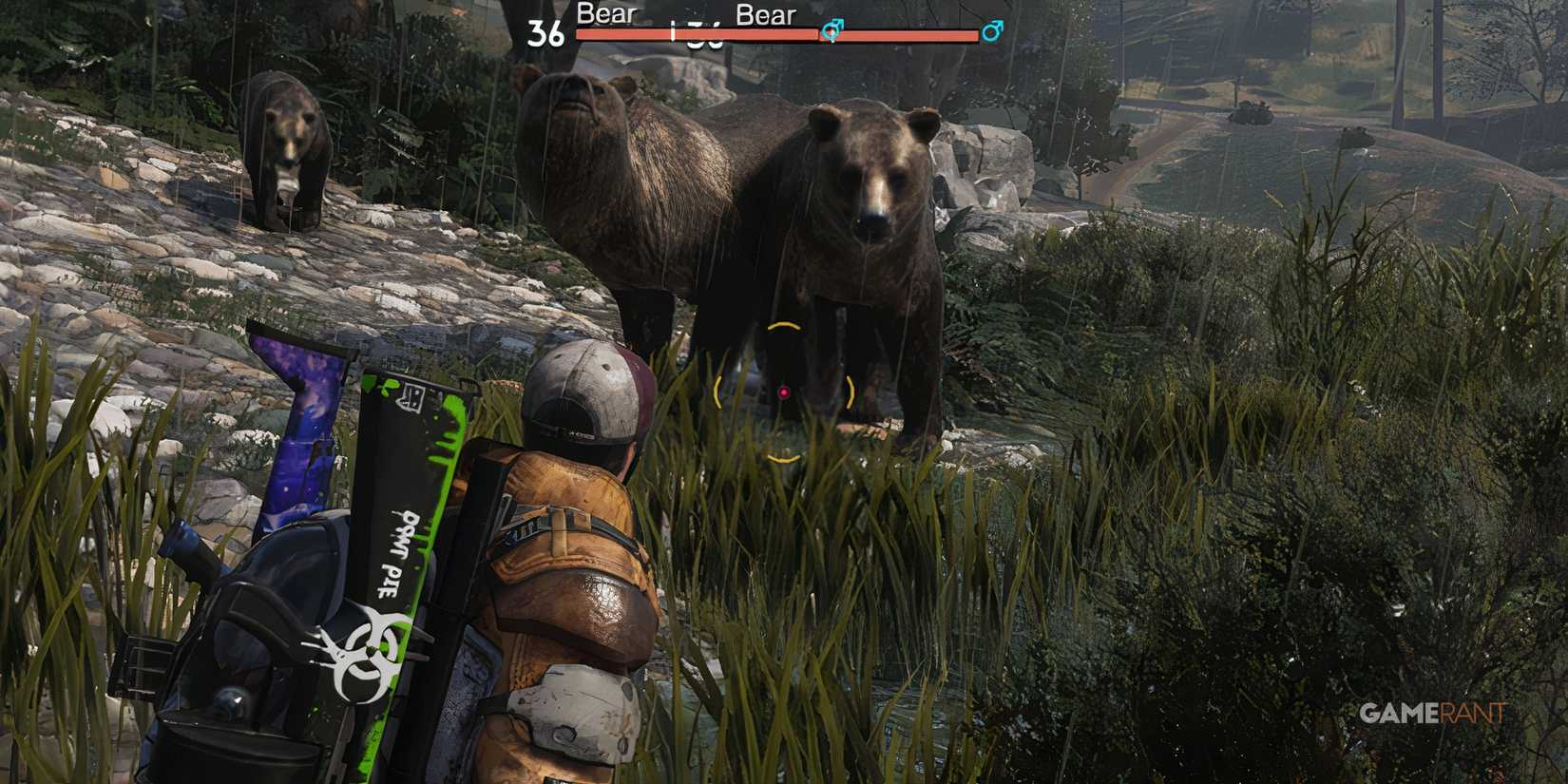Click the red lock-on dot in the reticle
The image size is (1568, 784).
pos(782,392)
